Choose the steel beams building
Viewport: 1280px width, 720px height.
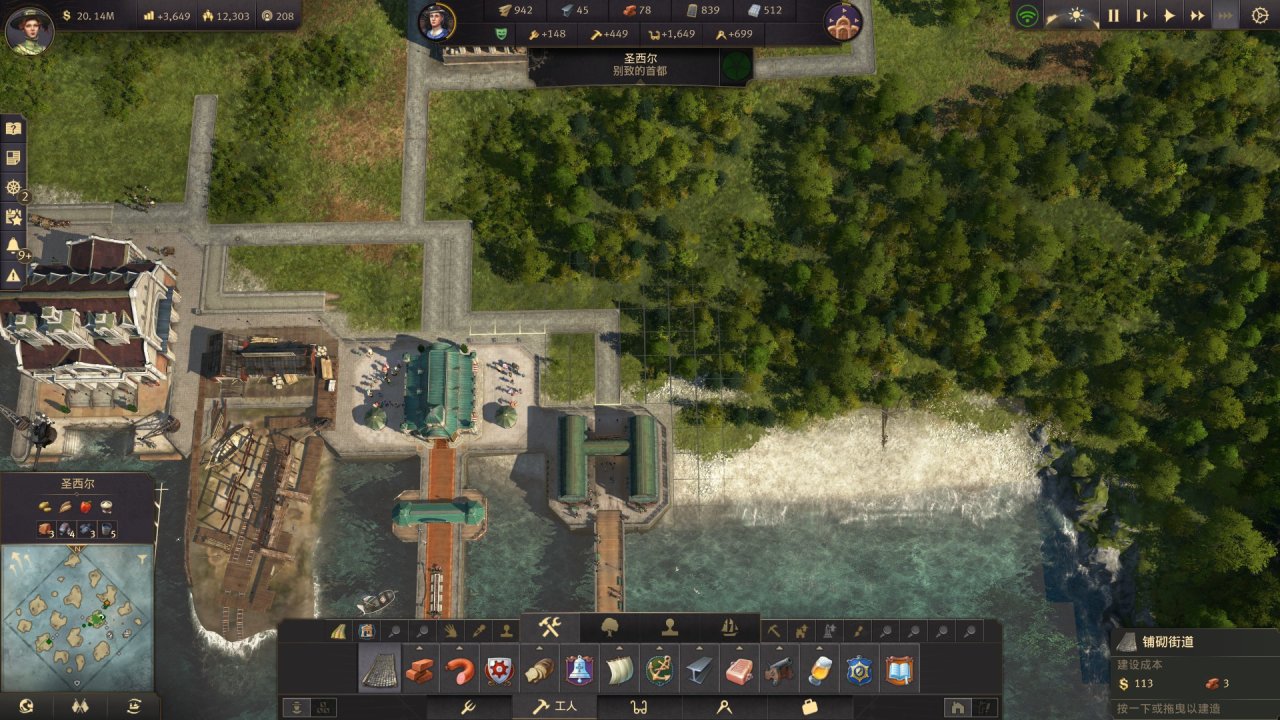pos(700,669)
